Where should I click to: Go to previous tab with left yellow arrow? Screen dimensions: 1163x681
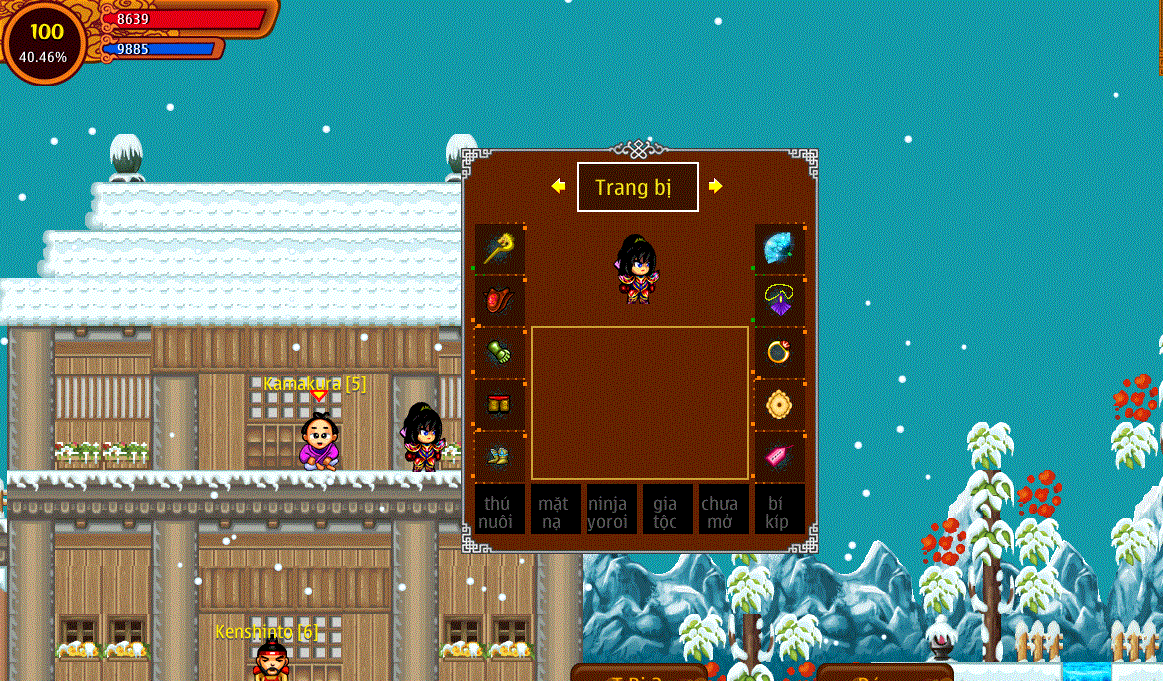coord(558,186)
